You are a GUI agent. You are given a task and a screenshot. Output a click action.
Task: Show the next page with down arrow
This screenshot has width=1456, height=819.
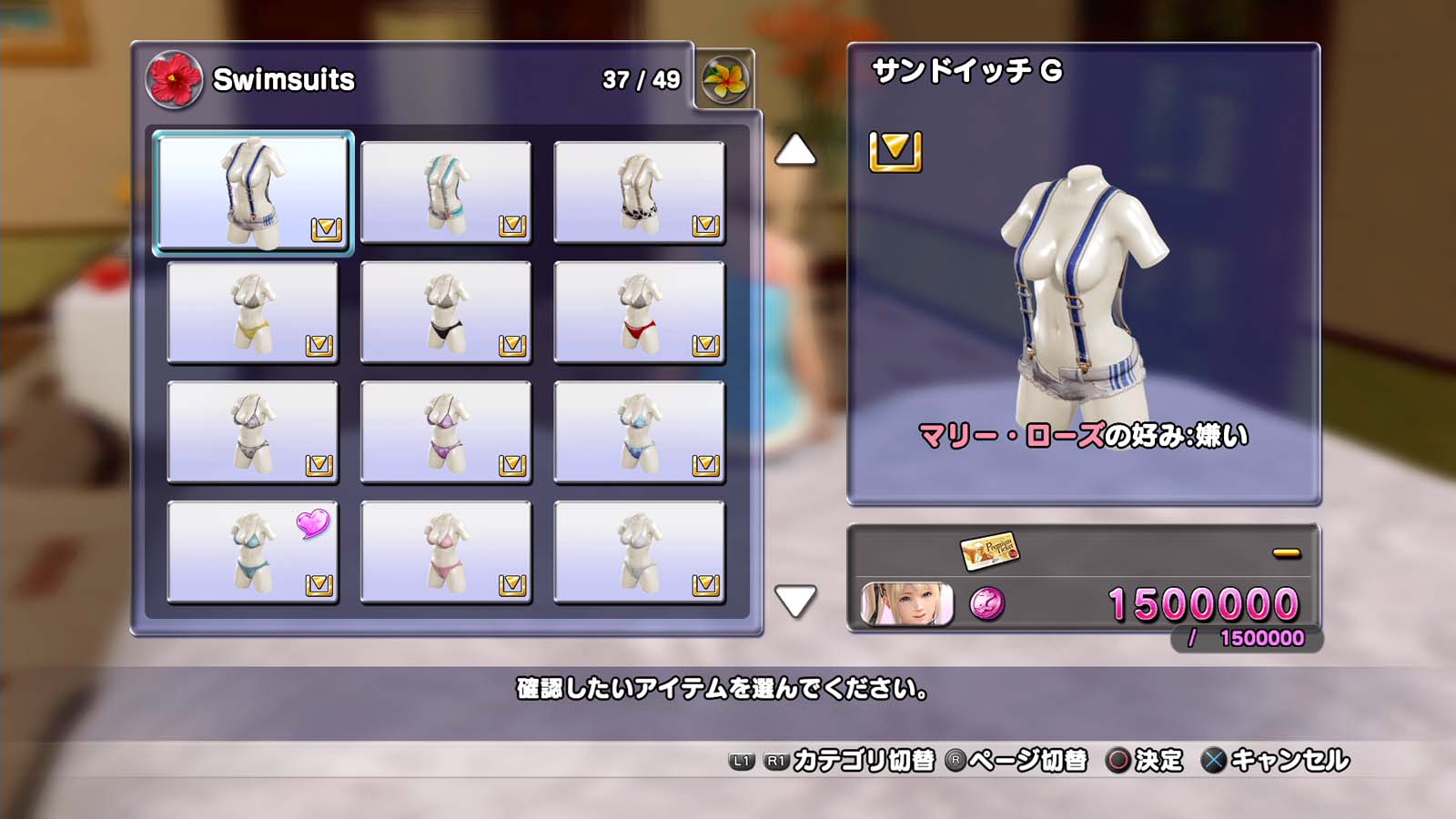pyautogui.click(x=794, y=601)
